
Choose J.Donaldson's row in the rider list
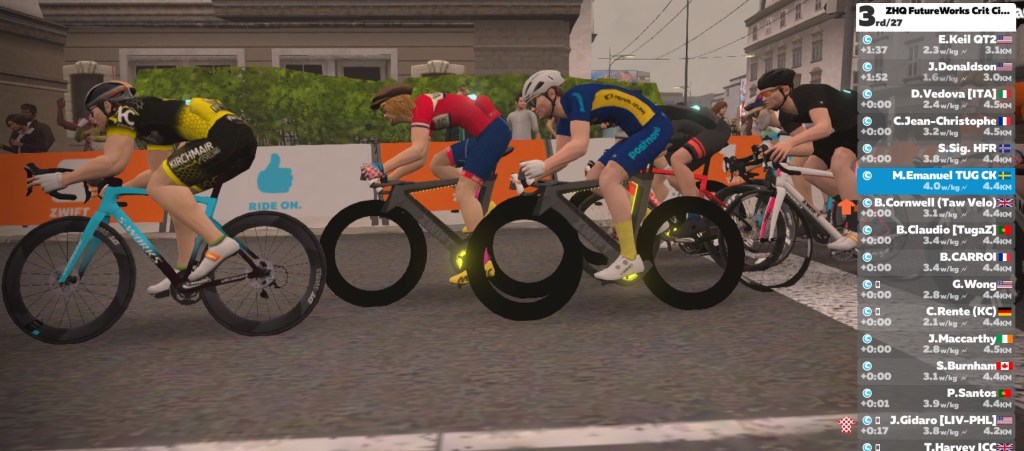click(x=937, y=71)
